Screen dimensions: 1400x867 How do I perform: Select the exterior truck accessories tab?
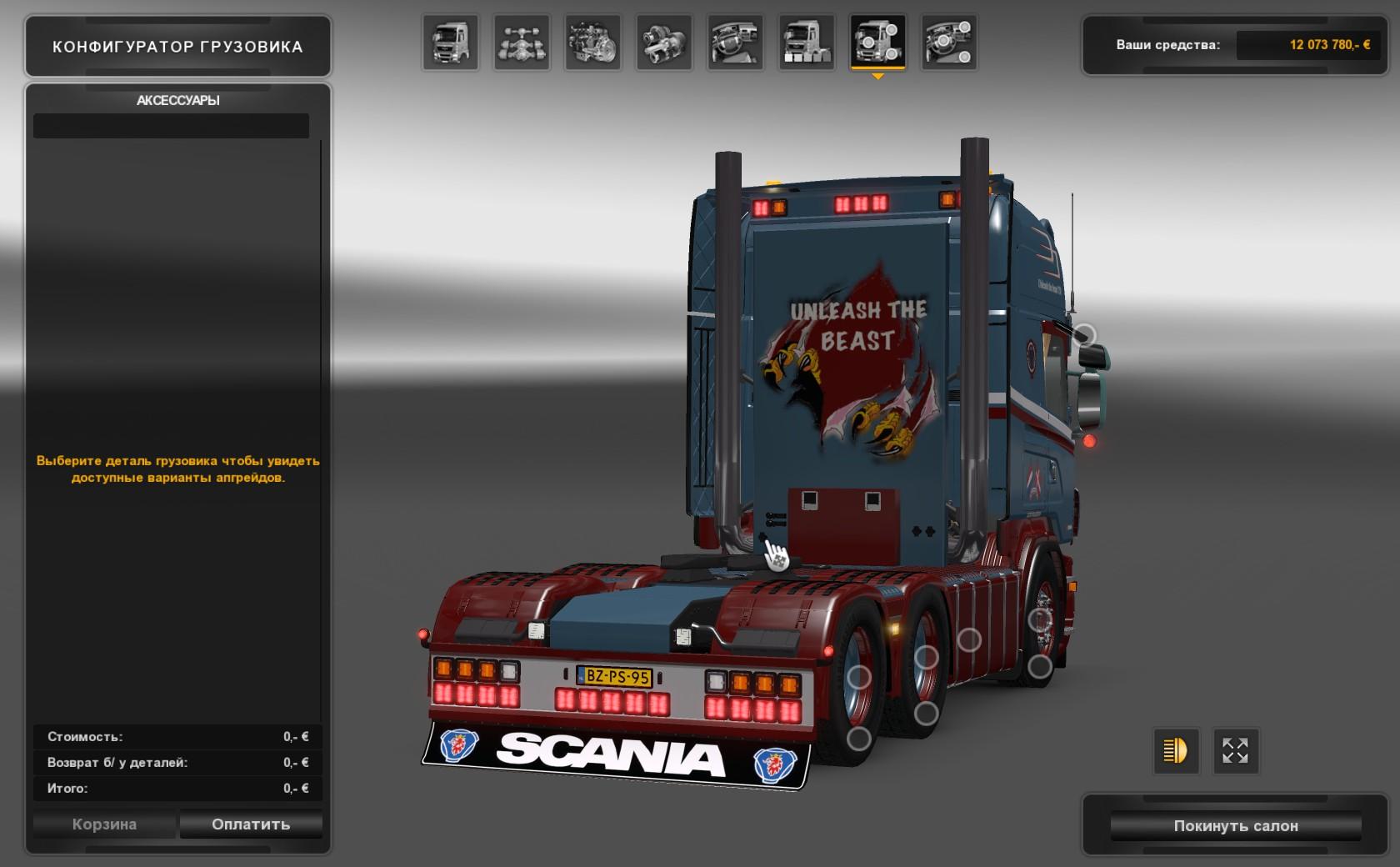click(877, 43)
